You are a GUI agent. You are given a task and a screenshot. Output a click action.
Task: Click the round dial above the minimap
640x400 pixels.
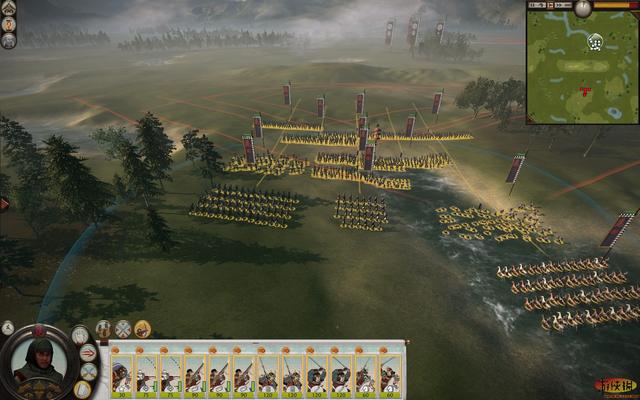click(583, 6)
